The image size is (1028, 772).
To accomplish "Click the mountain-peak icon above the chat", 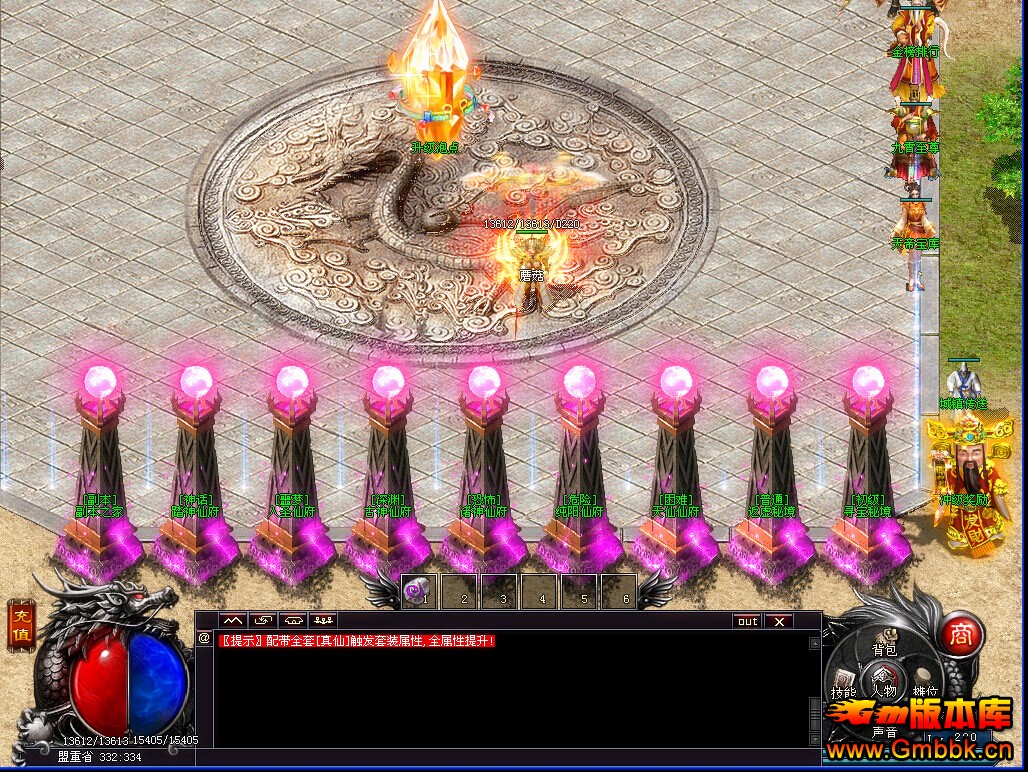I will (x=232, y=621).
